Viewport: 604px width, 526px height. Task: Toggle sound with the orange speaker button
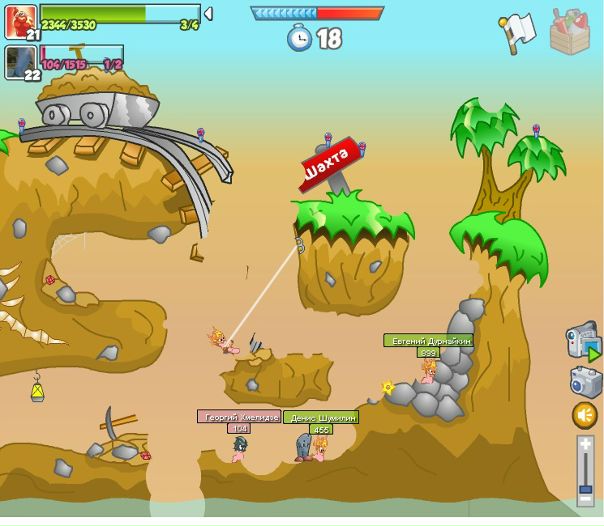[585, 415]
